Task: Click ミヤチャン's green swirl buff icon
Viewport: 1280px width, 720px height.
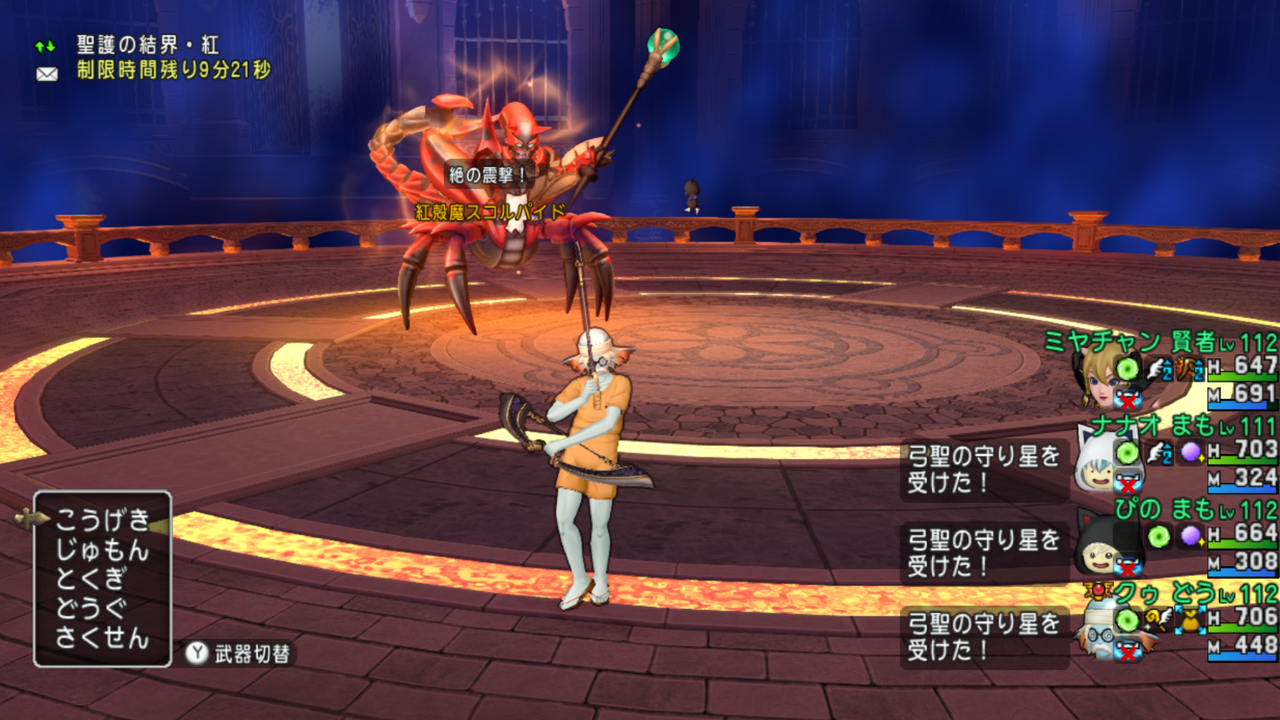Action: click(1126, 370)
